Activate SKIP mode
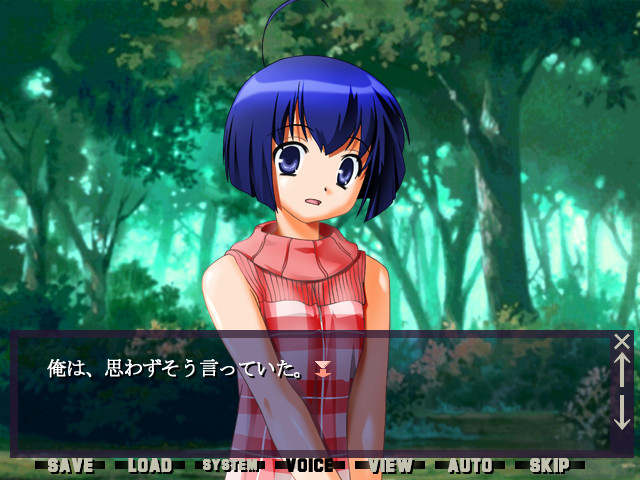640x480 pixels. tap(549, 465)
